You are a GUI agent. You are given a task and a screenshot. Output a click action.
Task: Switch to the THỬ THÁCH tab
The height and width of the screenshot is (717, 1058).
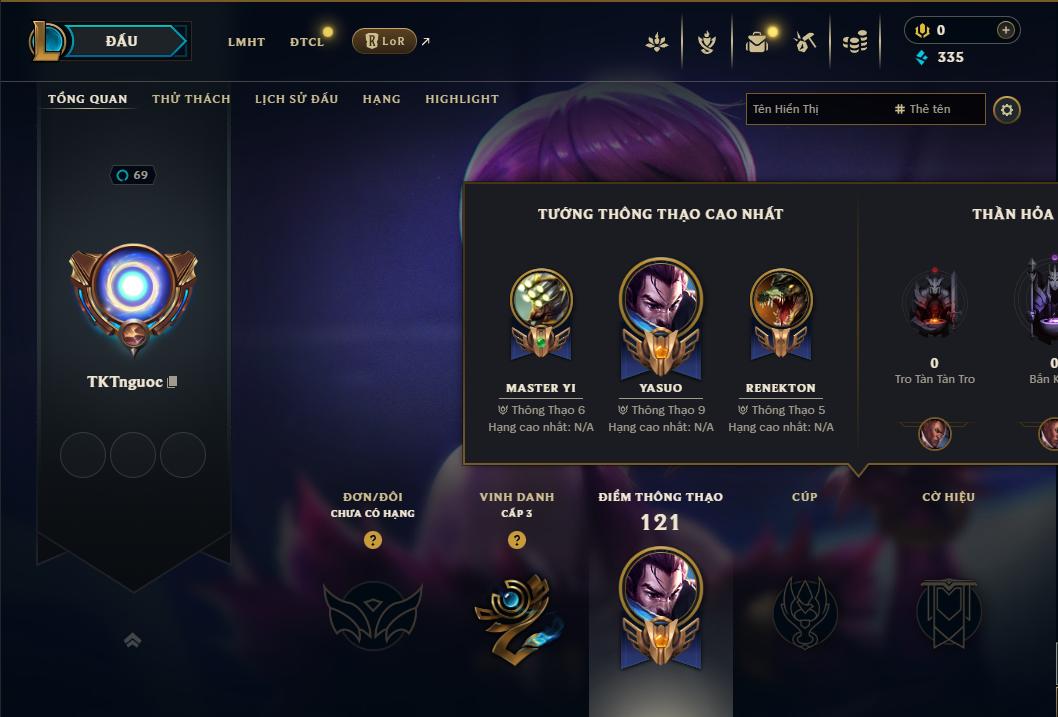(191, 99)
